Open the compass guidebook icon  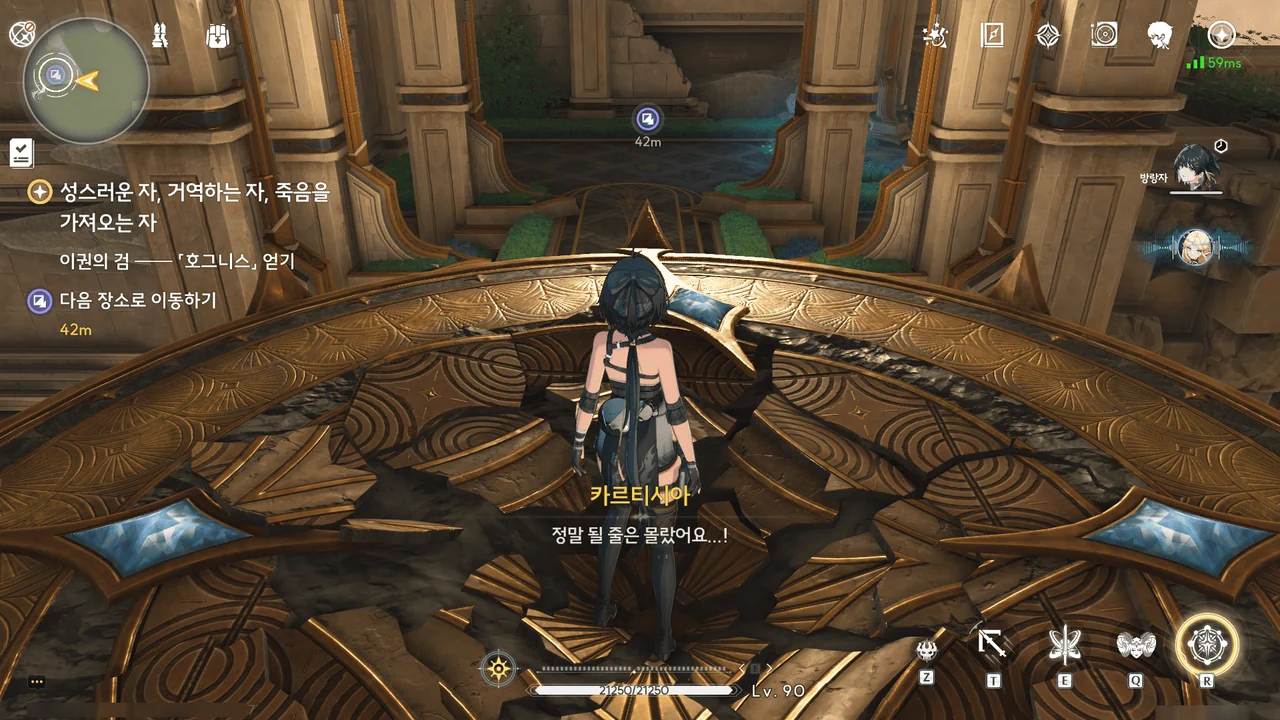(991, 36)
